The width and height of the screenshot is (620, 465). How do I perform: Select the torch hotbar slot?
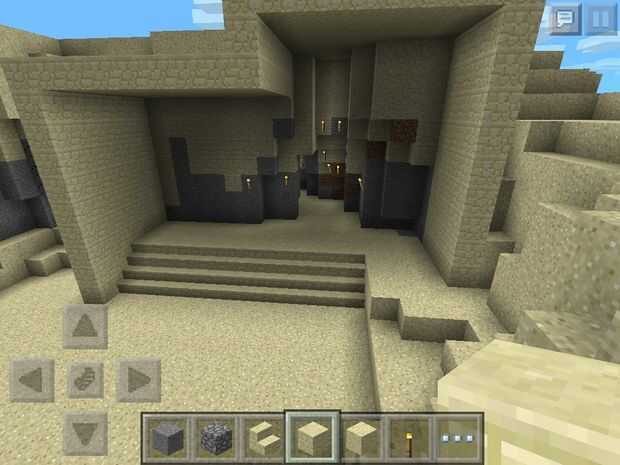tap(409, 438)
